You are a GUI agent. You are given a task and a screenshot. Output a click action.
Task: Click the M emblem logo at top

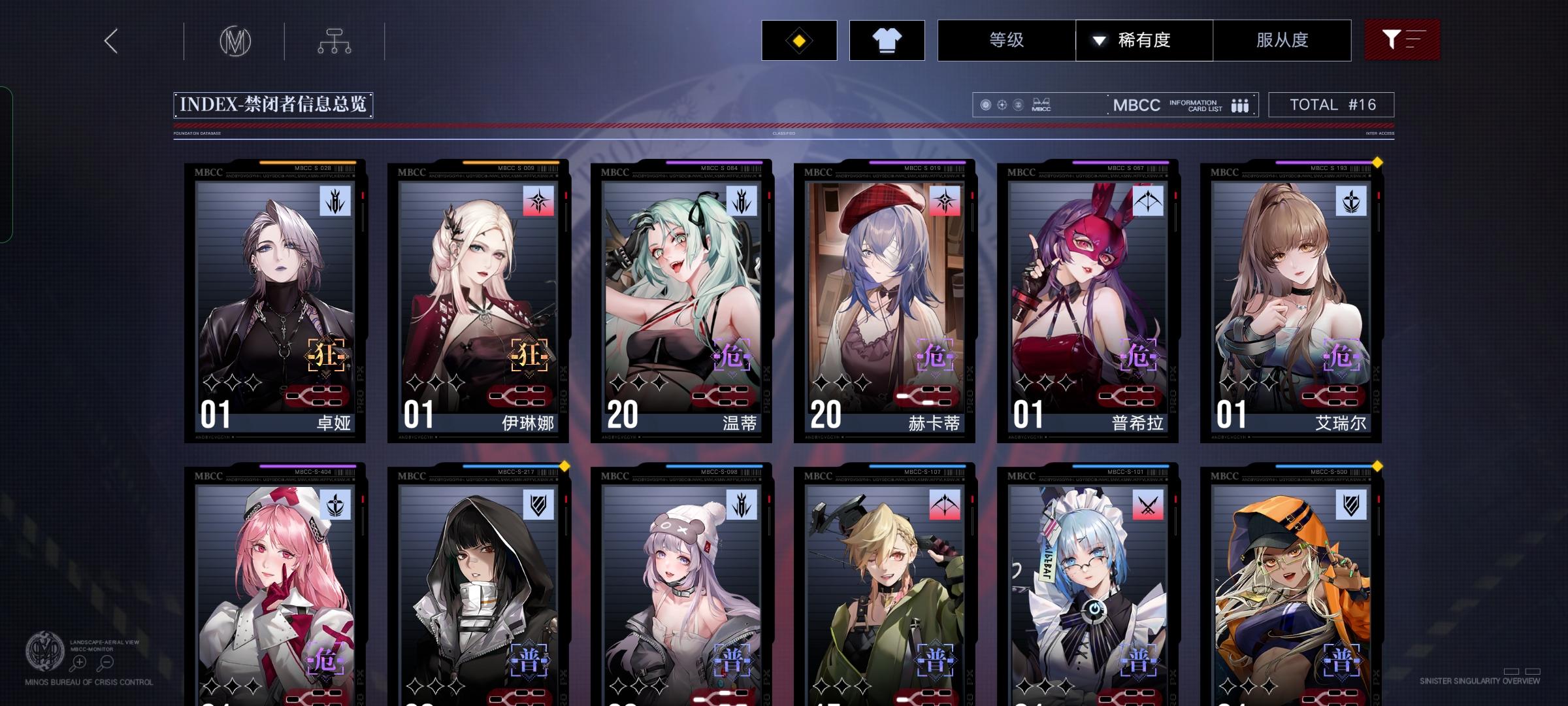pos(236,41)
